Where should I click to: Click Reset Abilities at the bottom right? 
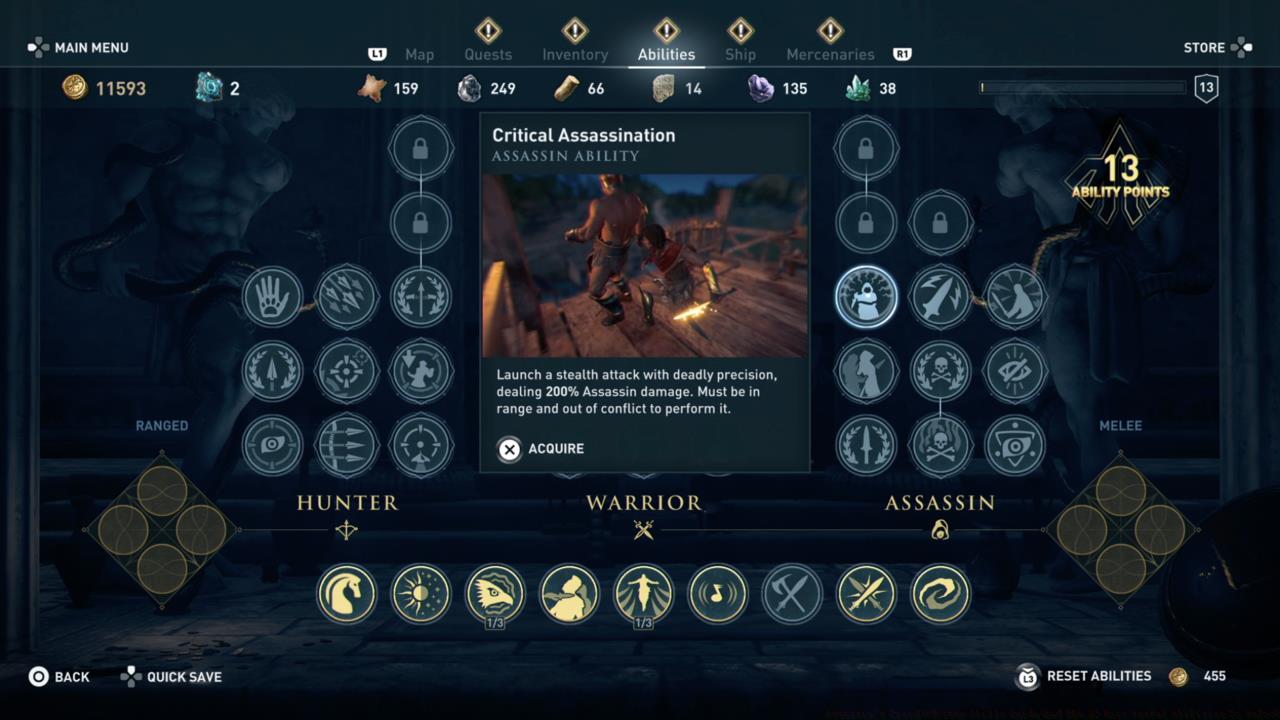pyautogui.click(x=1098, y=676)
